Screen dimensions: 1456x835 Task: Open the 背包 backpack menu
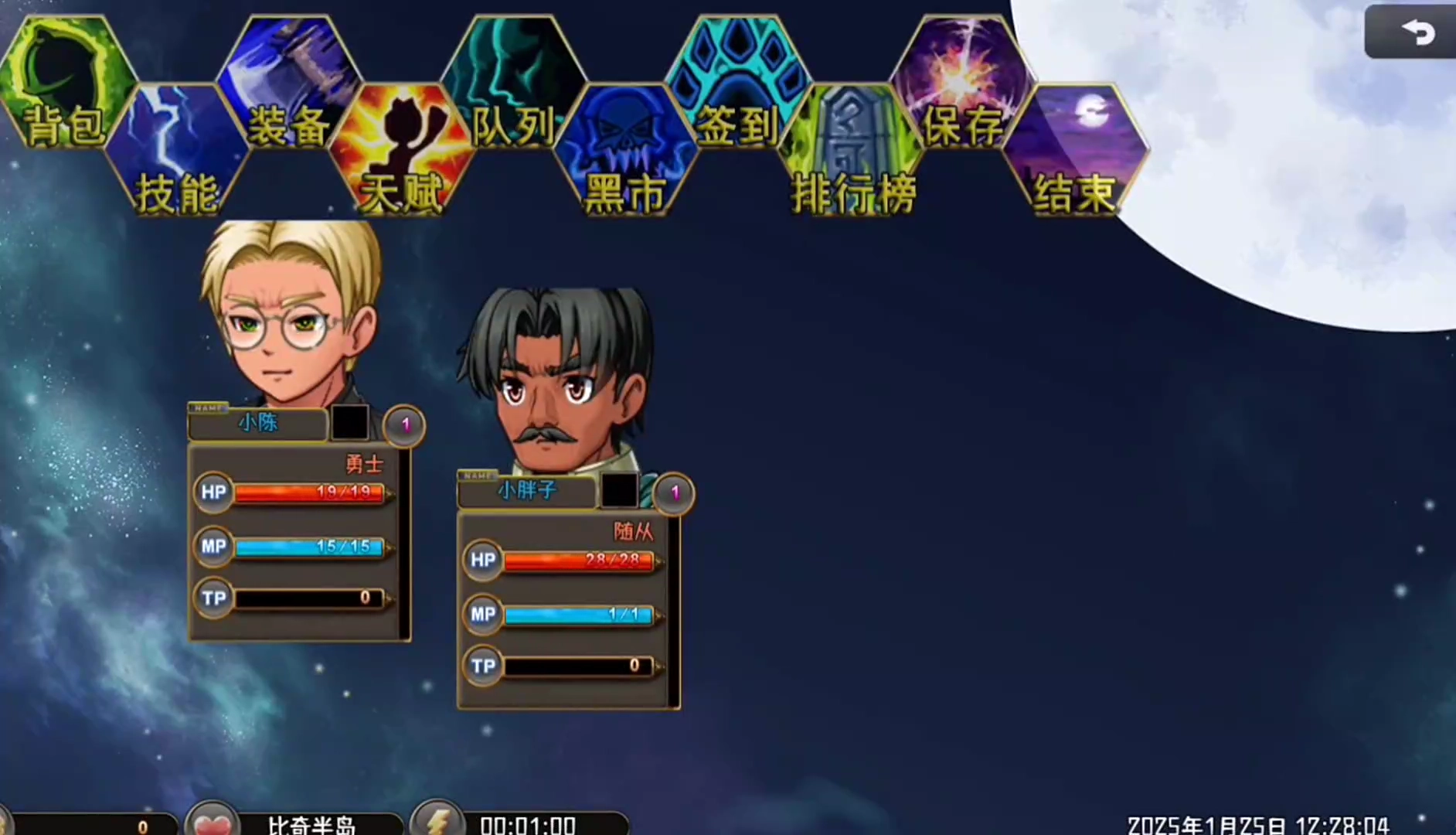point(66,85)
